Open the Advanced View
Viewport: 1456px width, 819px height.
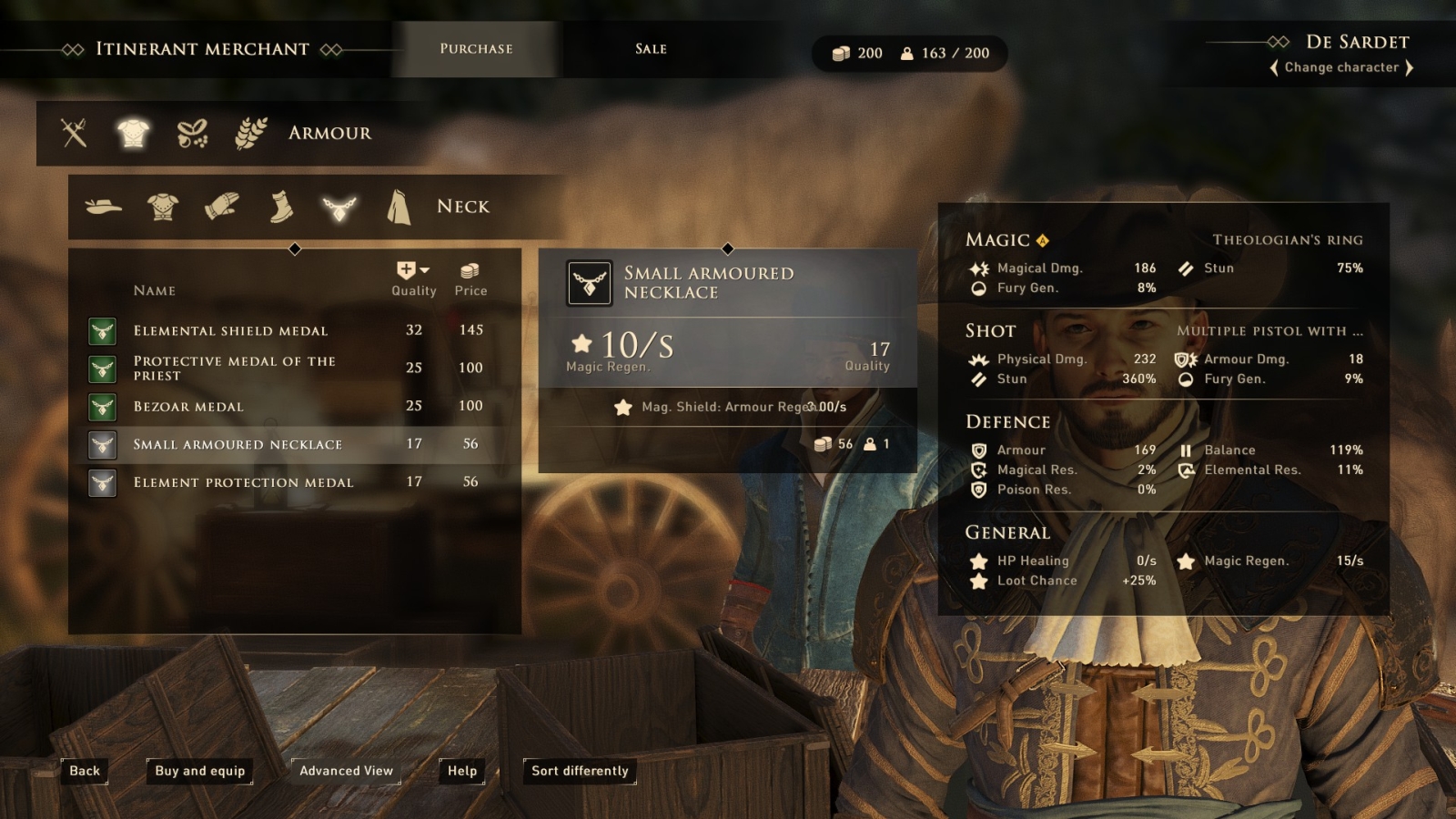coord(346,771)
